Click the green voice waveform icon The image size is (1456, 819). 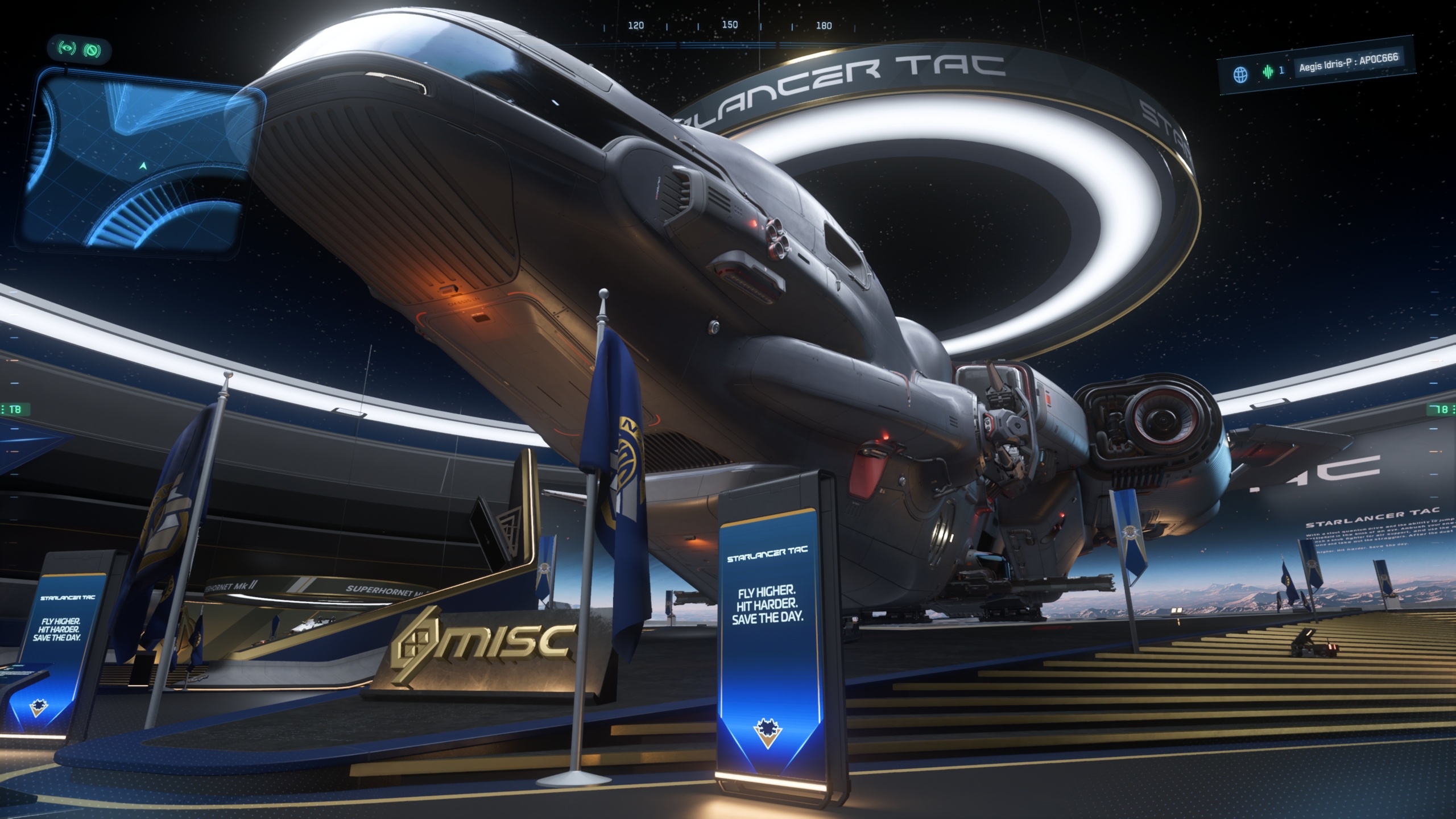pos(1268,72)
